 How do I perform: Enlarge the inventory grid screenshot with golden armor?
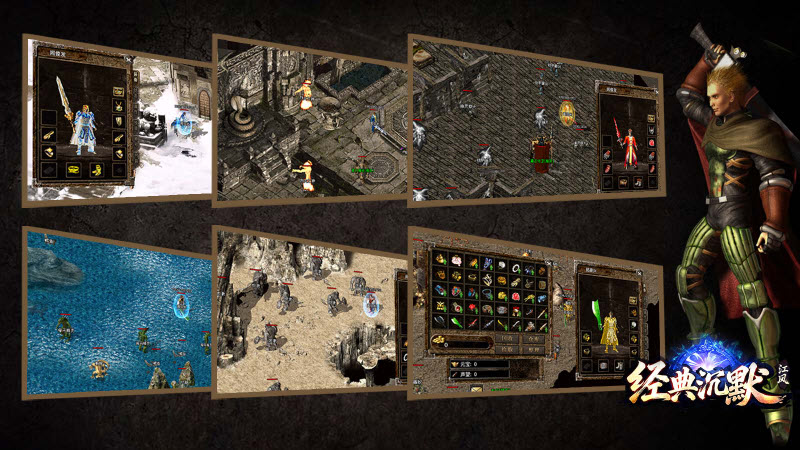(x=533, y=314)
